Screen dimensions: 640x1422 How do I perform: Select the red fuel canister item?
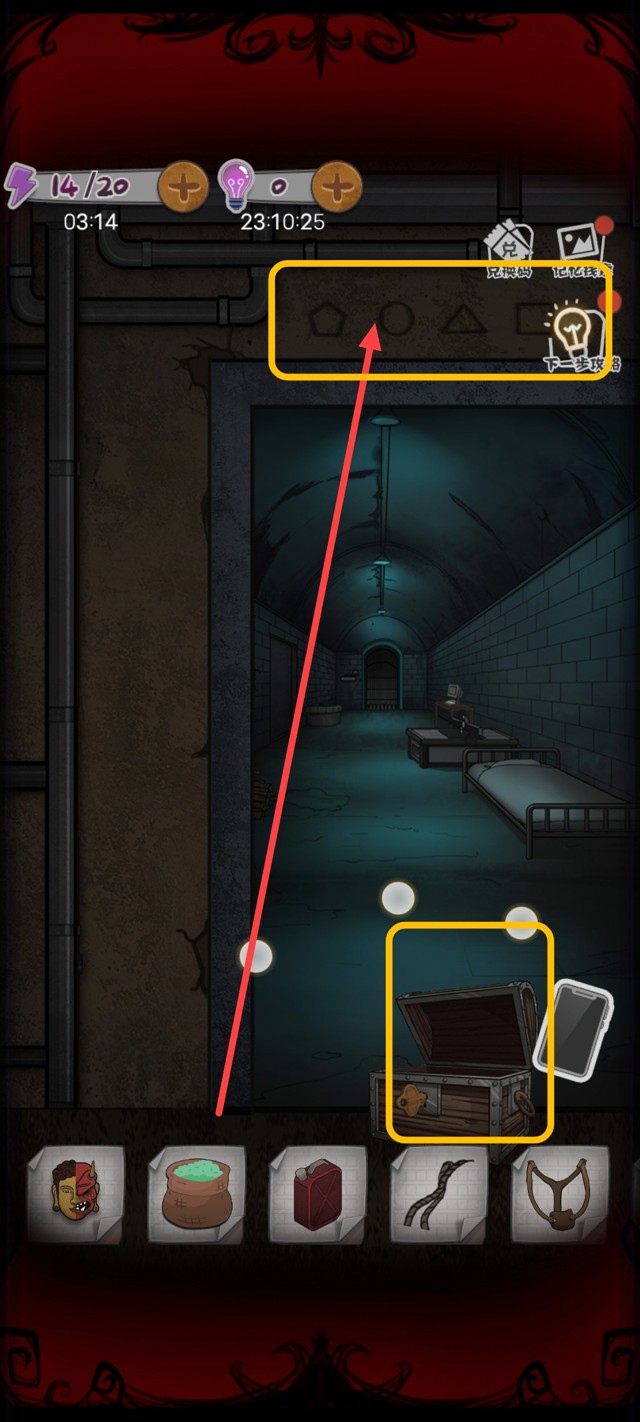[317, 1194]
